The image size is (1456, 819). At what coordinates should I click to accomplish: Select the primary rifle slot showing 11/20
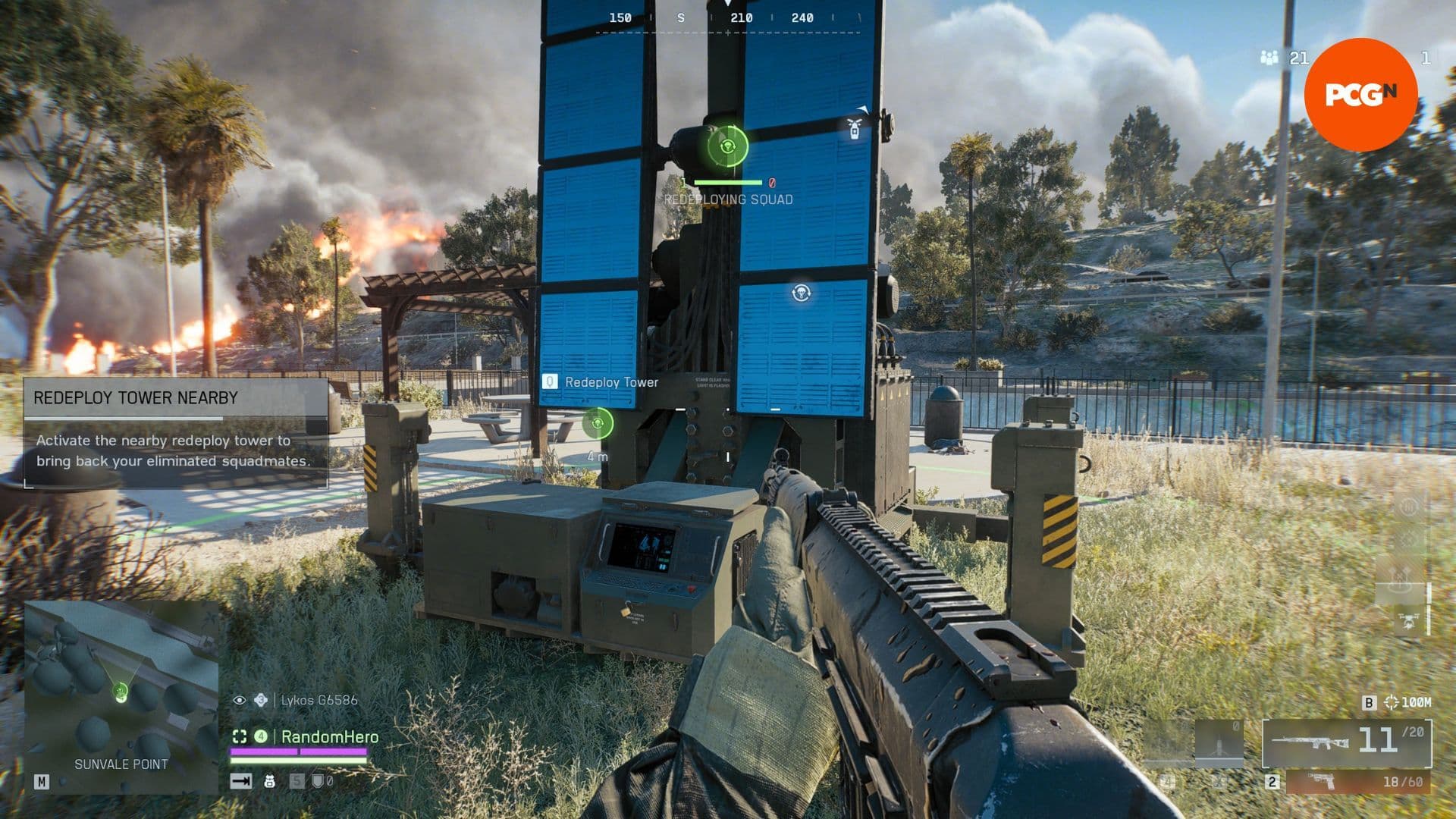[x=1349, y=744]
